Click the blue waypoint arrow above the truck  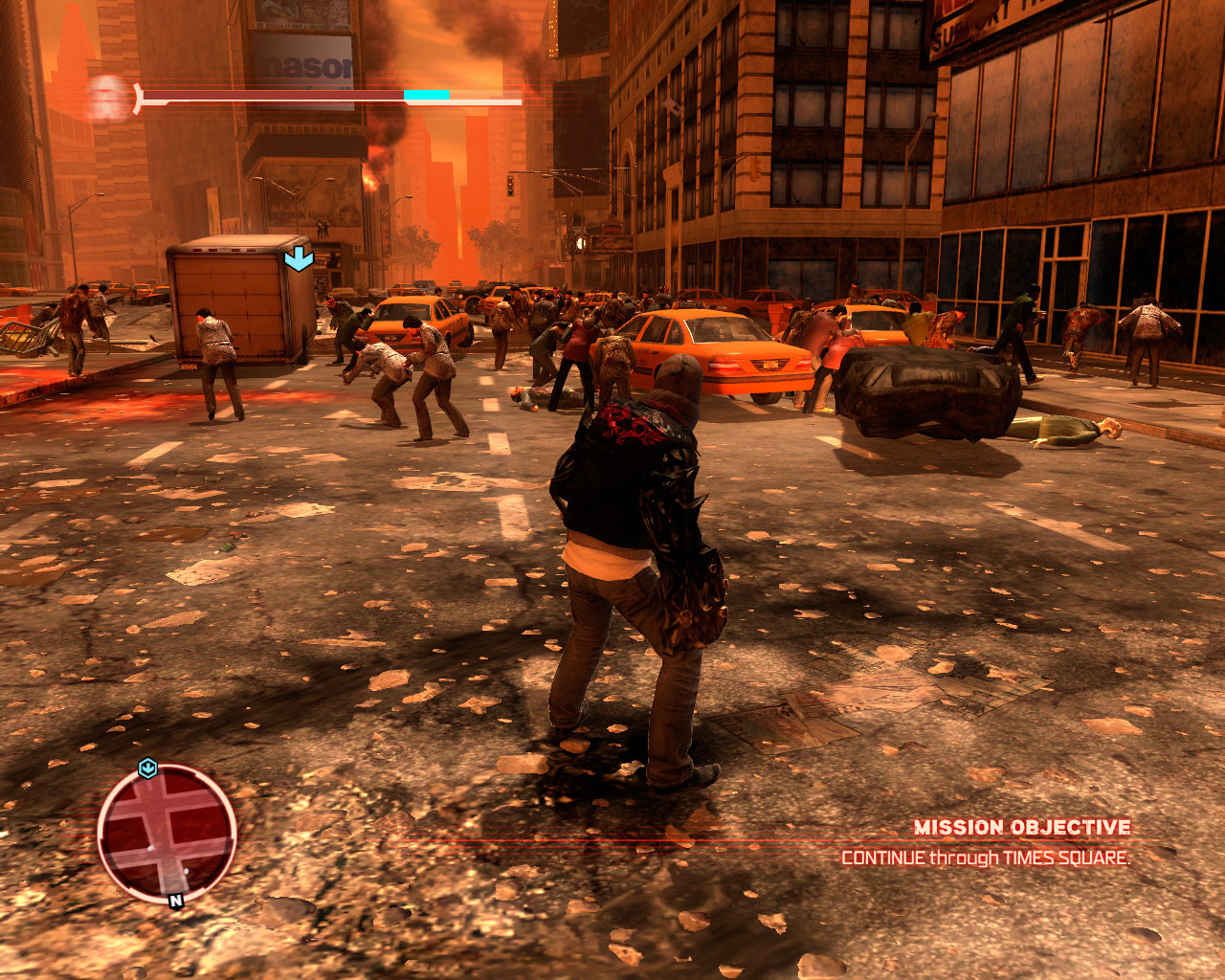299,257
